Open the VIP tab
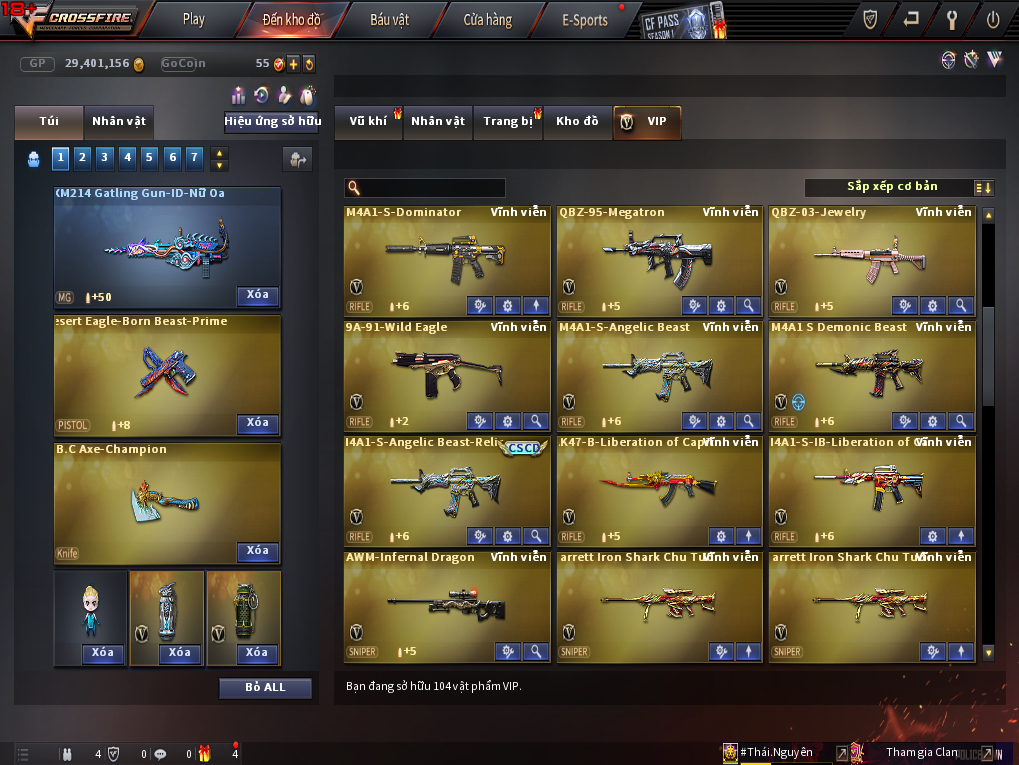This screenshot has height=765, width=1019. 646,122
